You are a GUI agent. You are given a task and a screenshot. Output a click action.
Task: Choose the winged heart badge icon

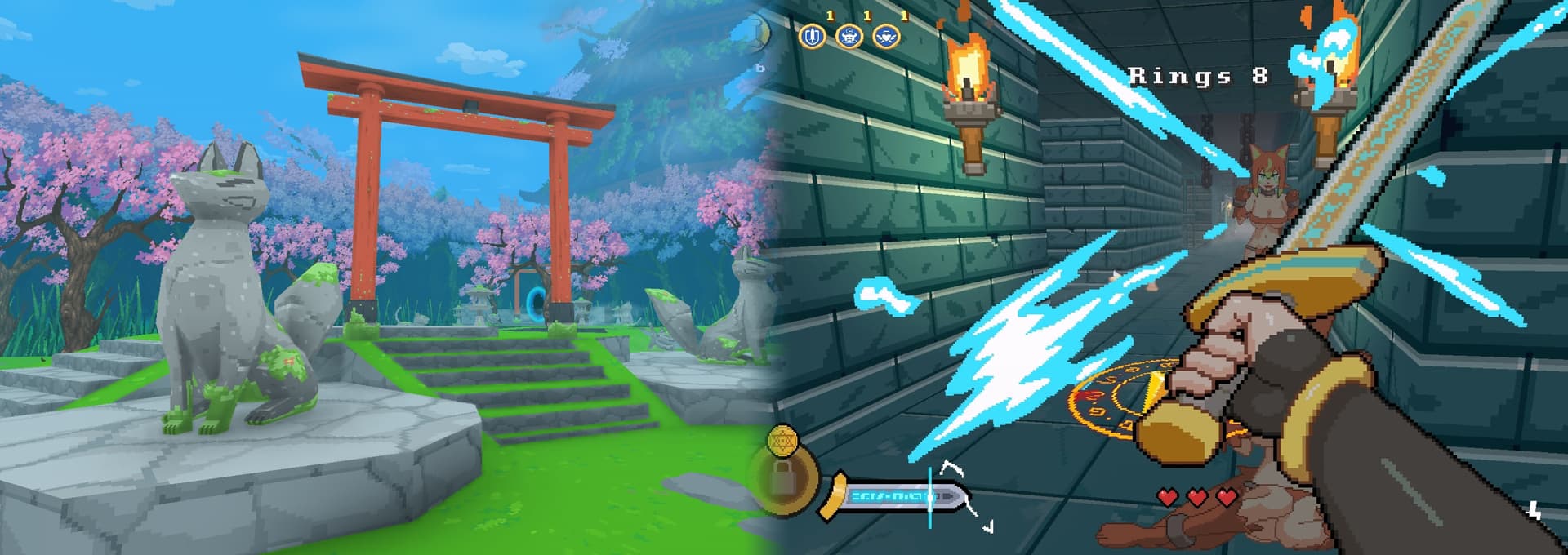886,37
